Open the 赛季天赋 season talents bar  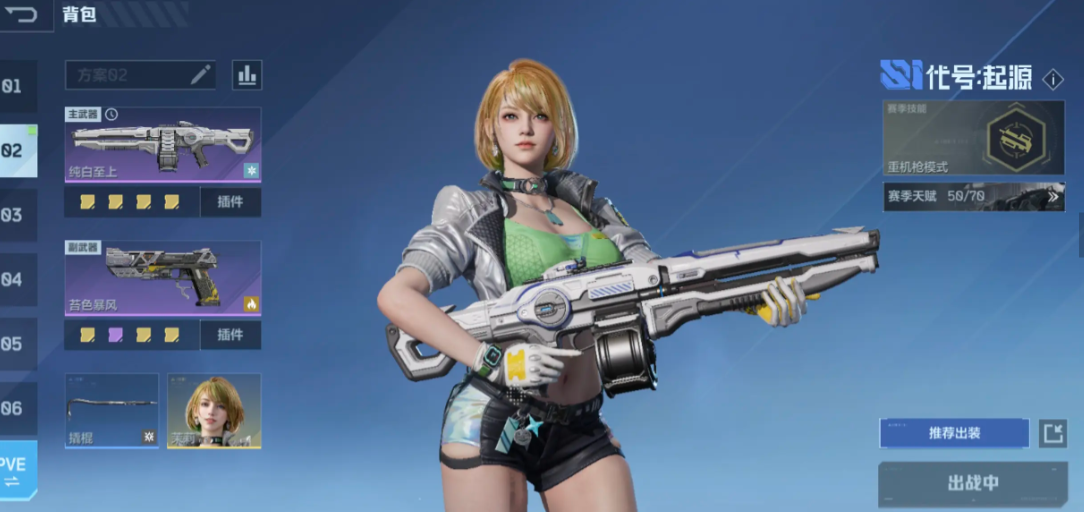tap(973, 196)
